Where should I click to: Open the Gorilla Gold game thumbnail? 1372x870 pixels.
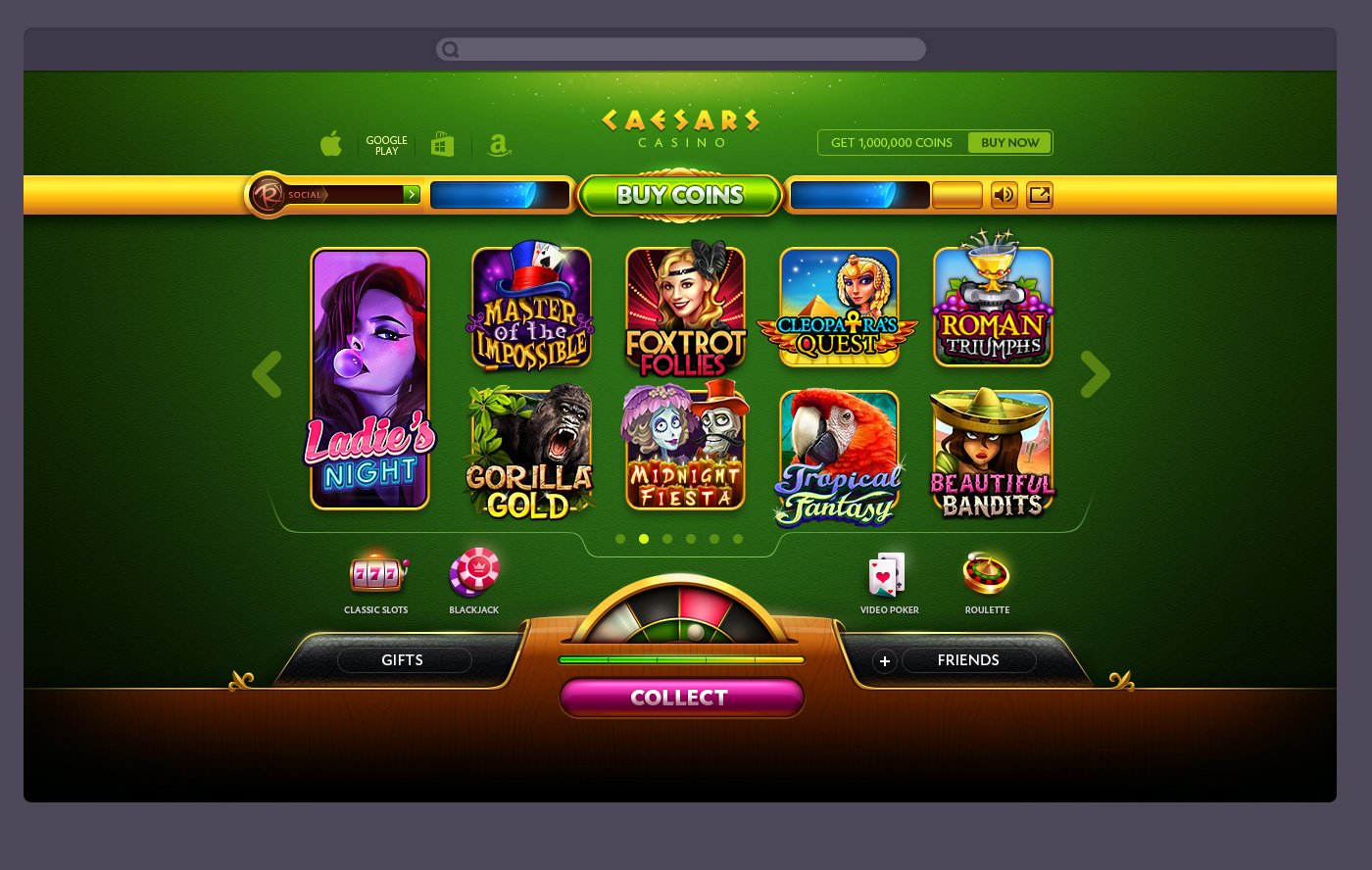click(530, 453)
